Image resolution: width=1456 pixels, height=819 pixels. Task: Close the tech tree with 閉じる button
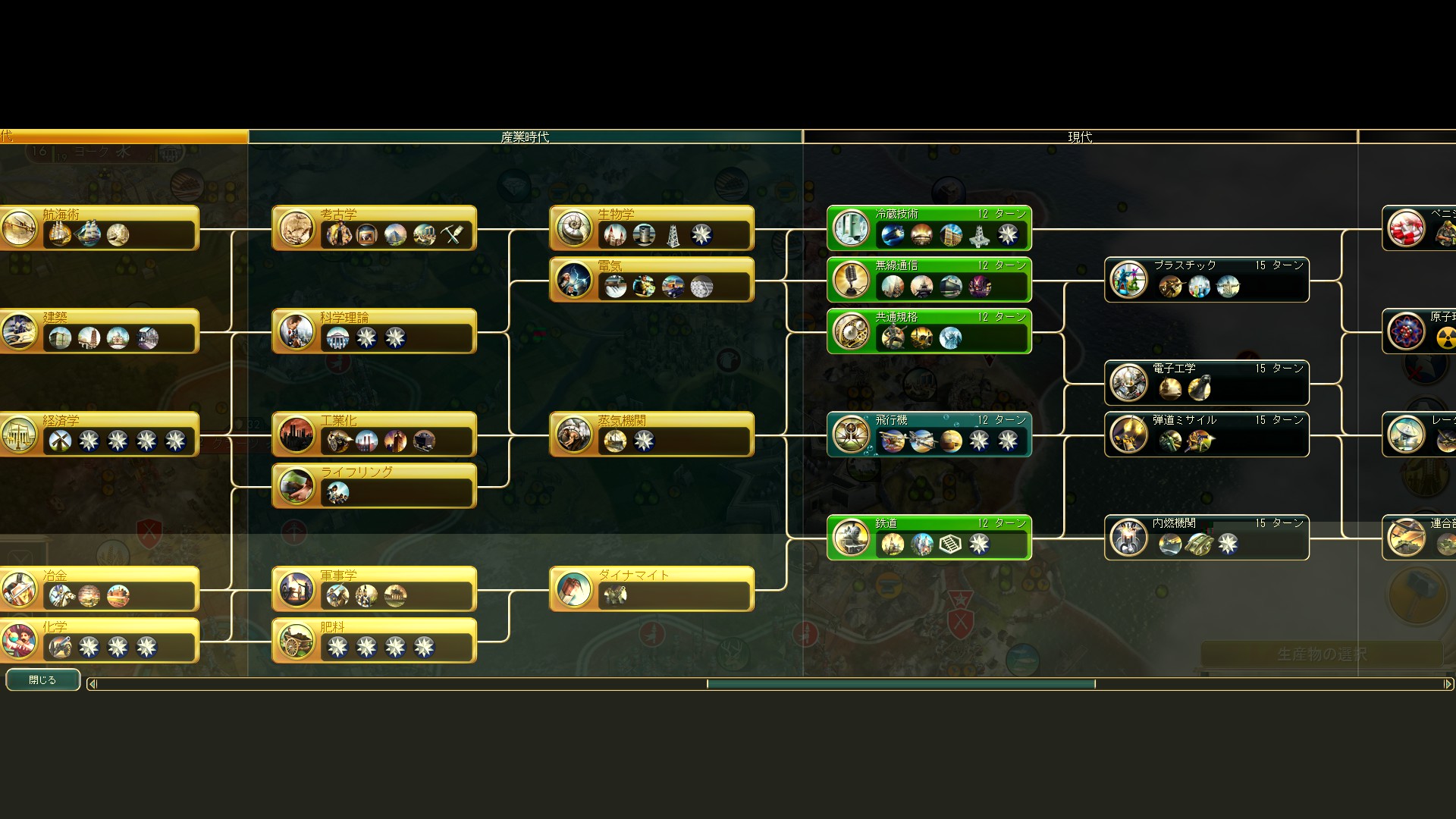pyautogui.click(x=42, y=680)
